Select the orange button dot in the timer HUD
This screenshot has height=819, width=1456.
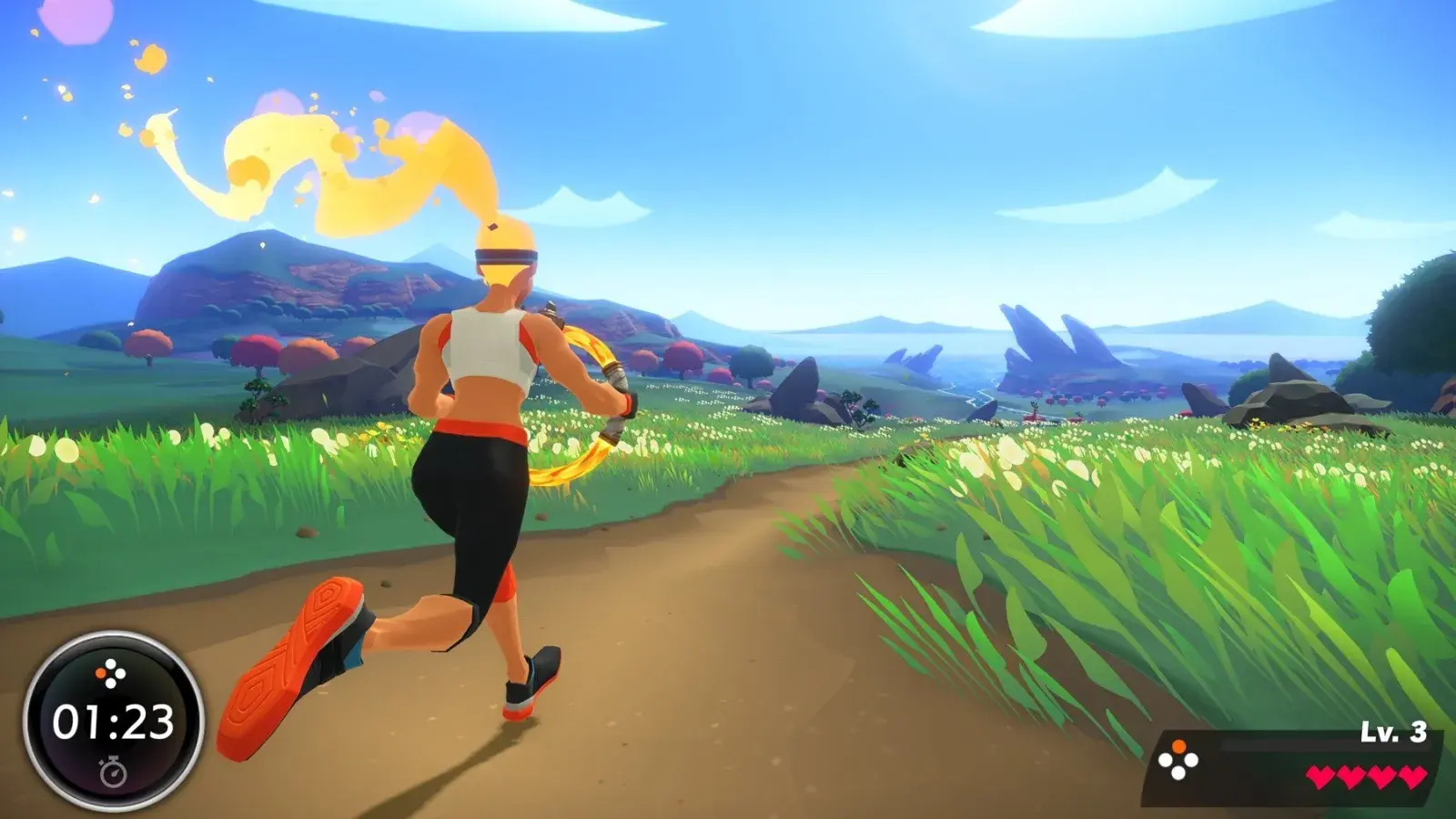101,672
